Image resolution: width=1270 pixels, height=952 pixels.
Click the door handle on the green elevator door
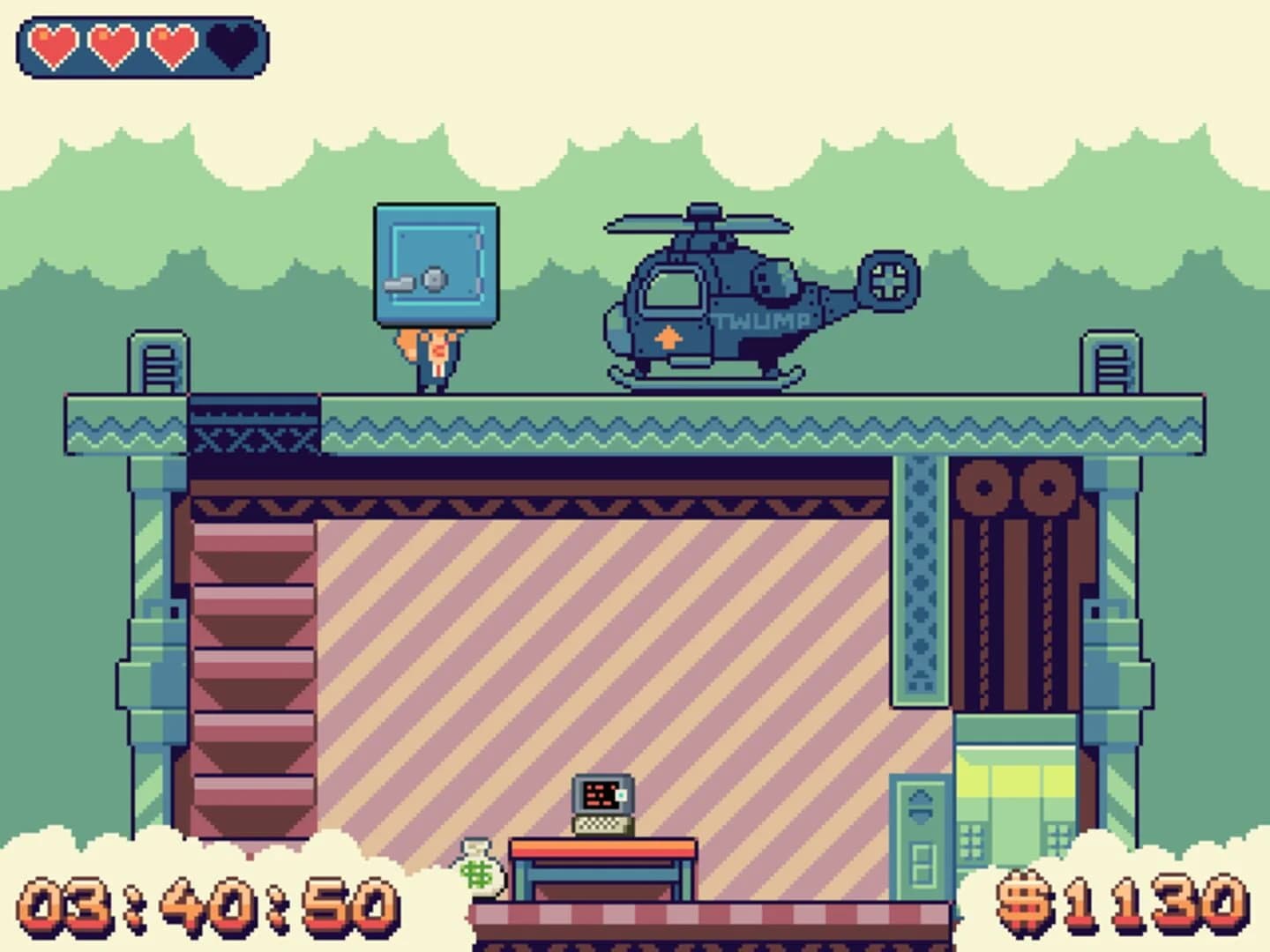(x=920, y=804)
